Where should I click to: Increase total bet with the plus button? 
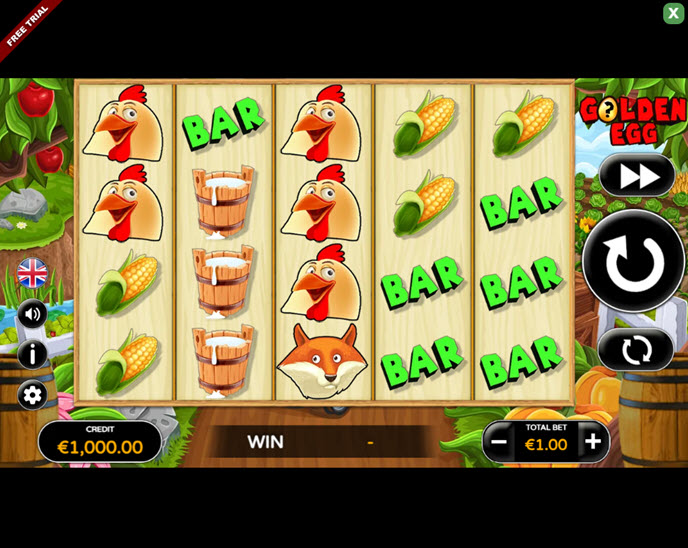tap(593, 441)
